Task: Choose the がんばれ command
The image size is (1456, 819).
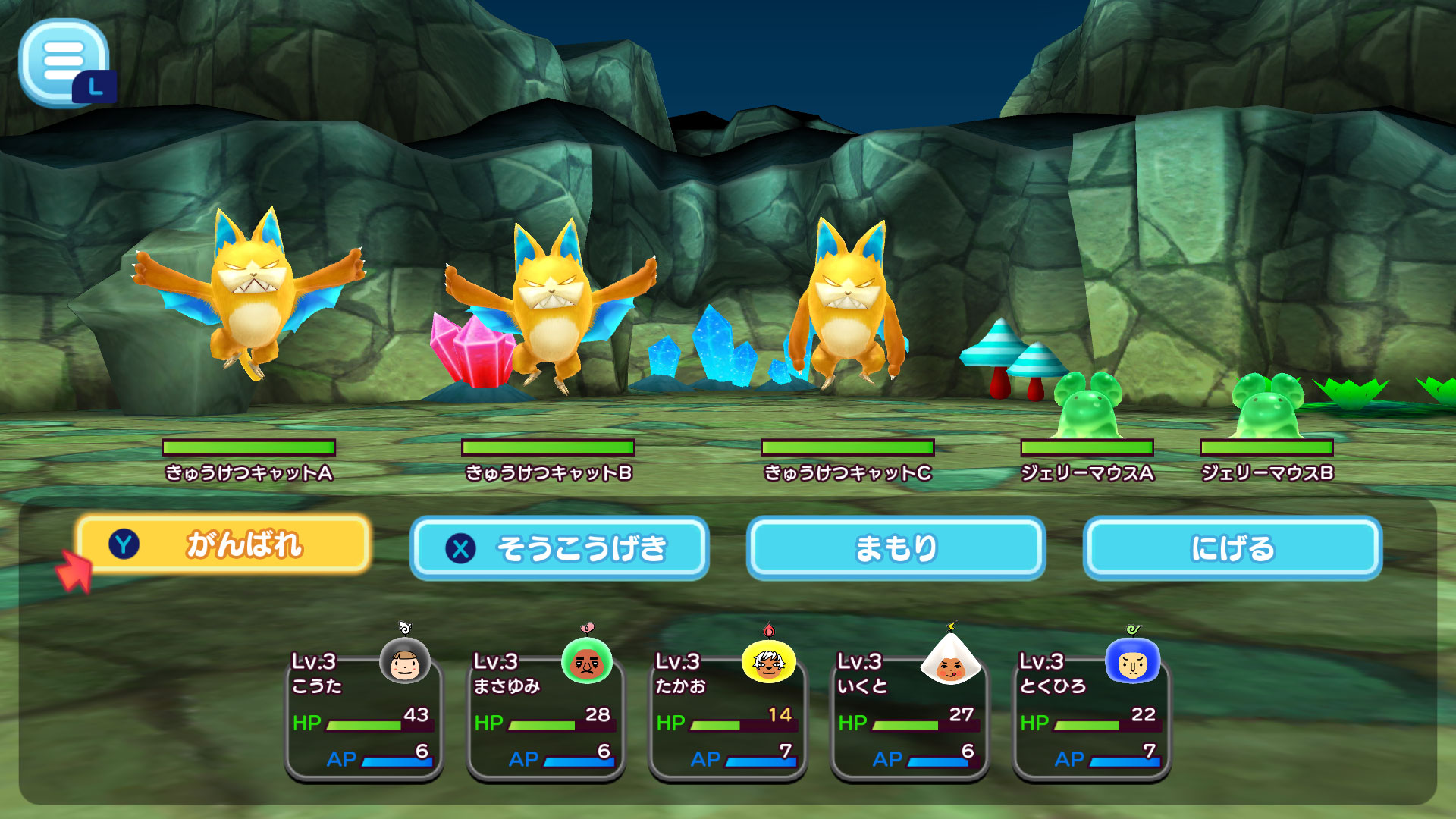Action: click(x=224, y=545)
